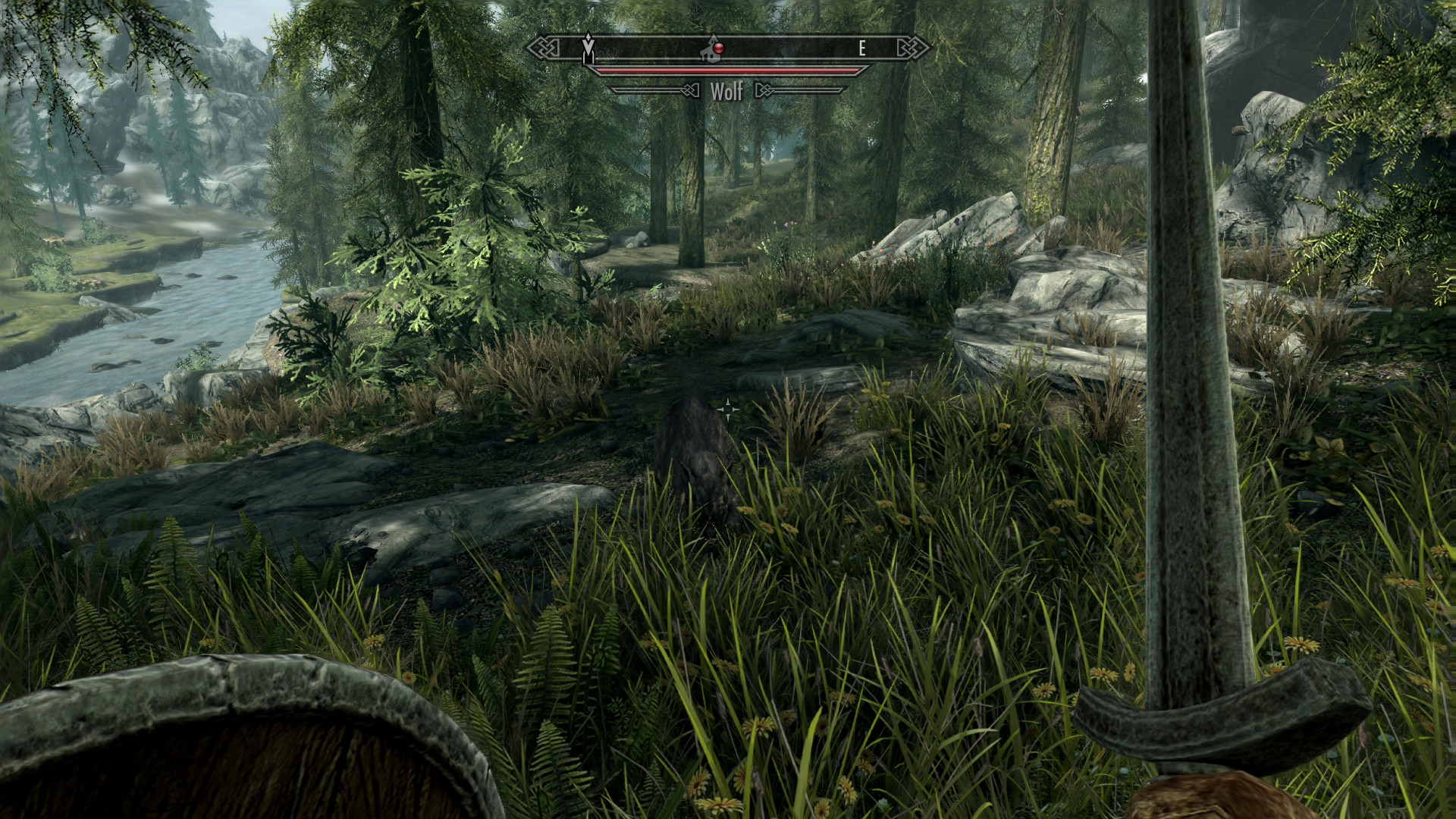The height and width of the screenshot is (819, 1456).
Task: Click the red enemy dot on compass
Action: pos(718,49)
